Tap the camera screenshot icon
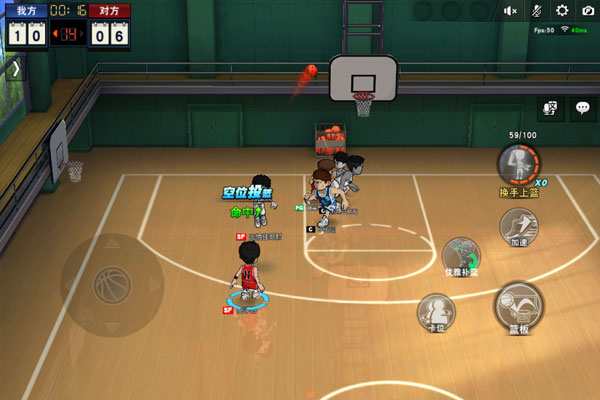This screenshot has width=600, height=400. (586, 11)
